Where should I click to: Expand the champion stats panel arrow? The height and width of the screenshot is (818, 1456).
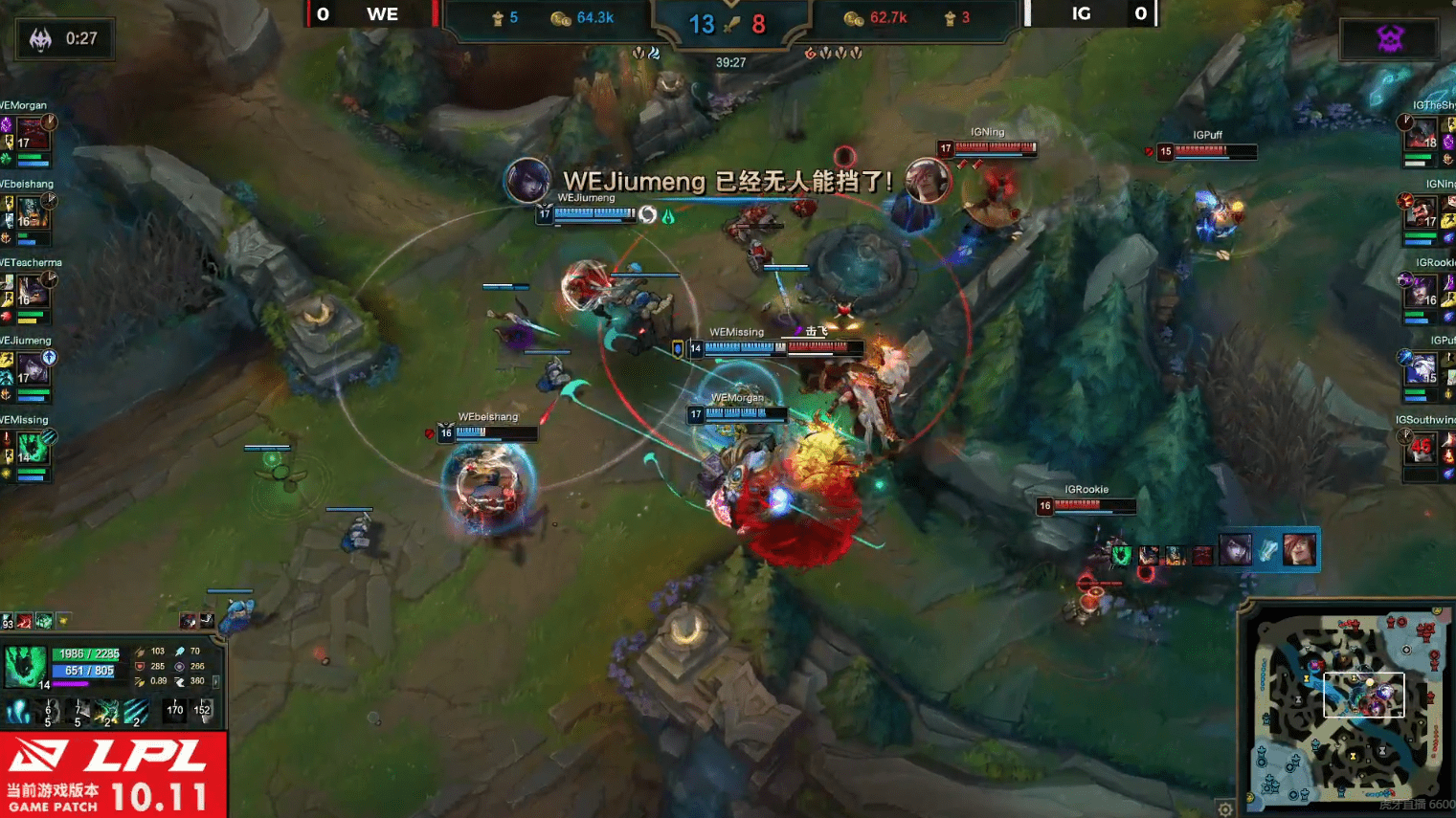(x=216, y=681)
